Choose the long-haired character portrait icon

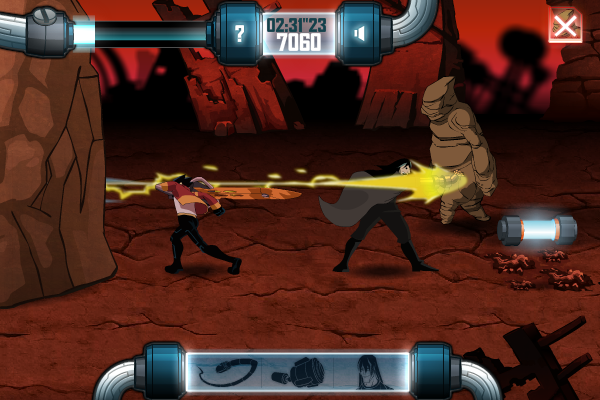(x=369, y=373)
